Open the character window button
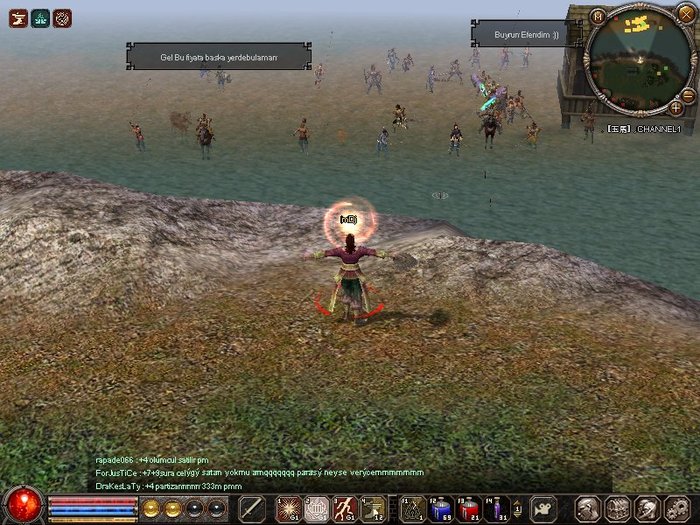Image resolution: width=700 pixels, height=525 pixels. (590, 508)
